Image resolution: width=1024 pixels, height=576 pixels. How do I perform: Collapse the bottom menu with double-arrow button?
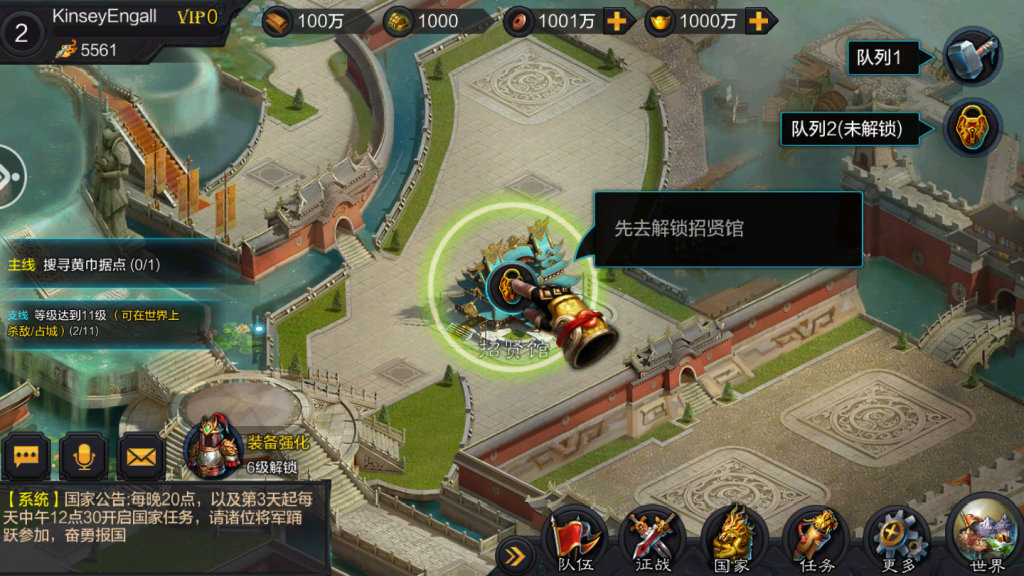coord(516,553)
